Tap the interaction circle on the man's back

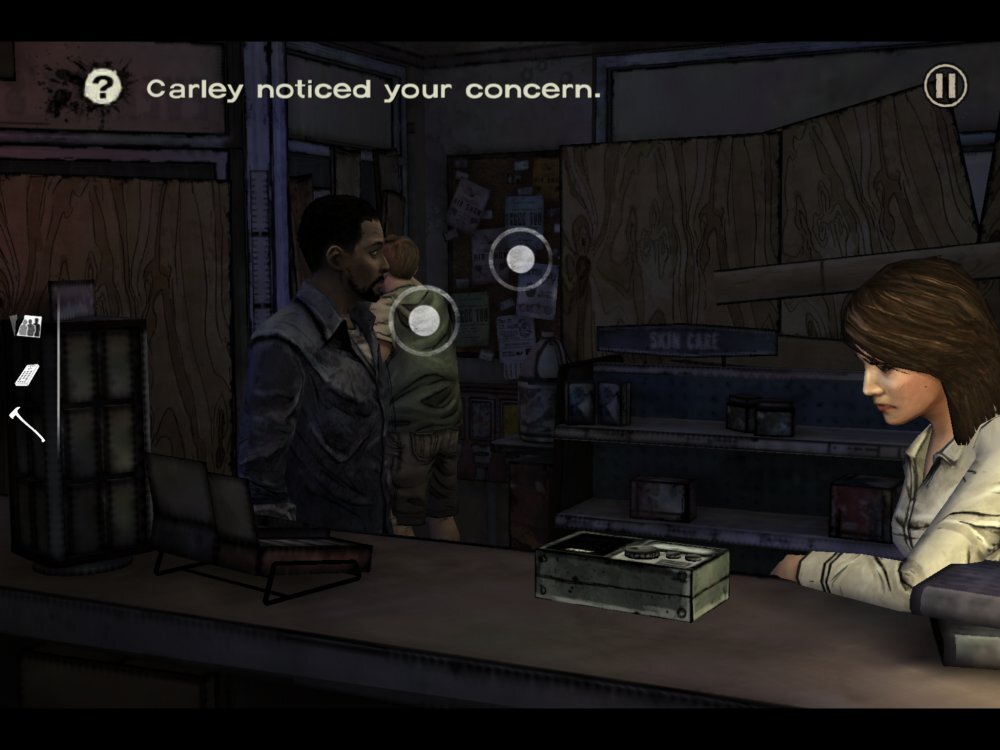coord(424,319)
